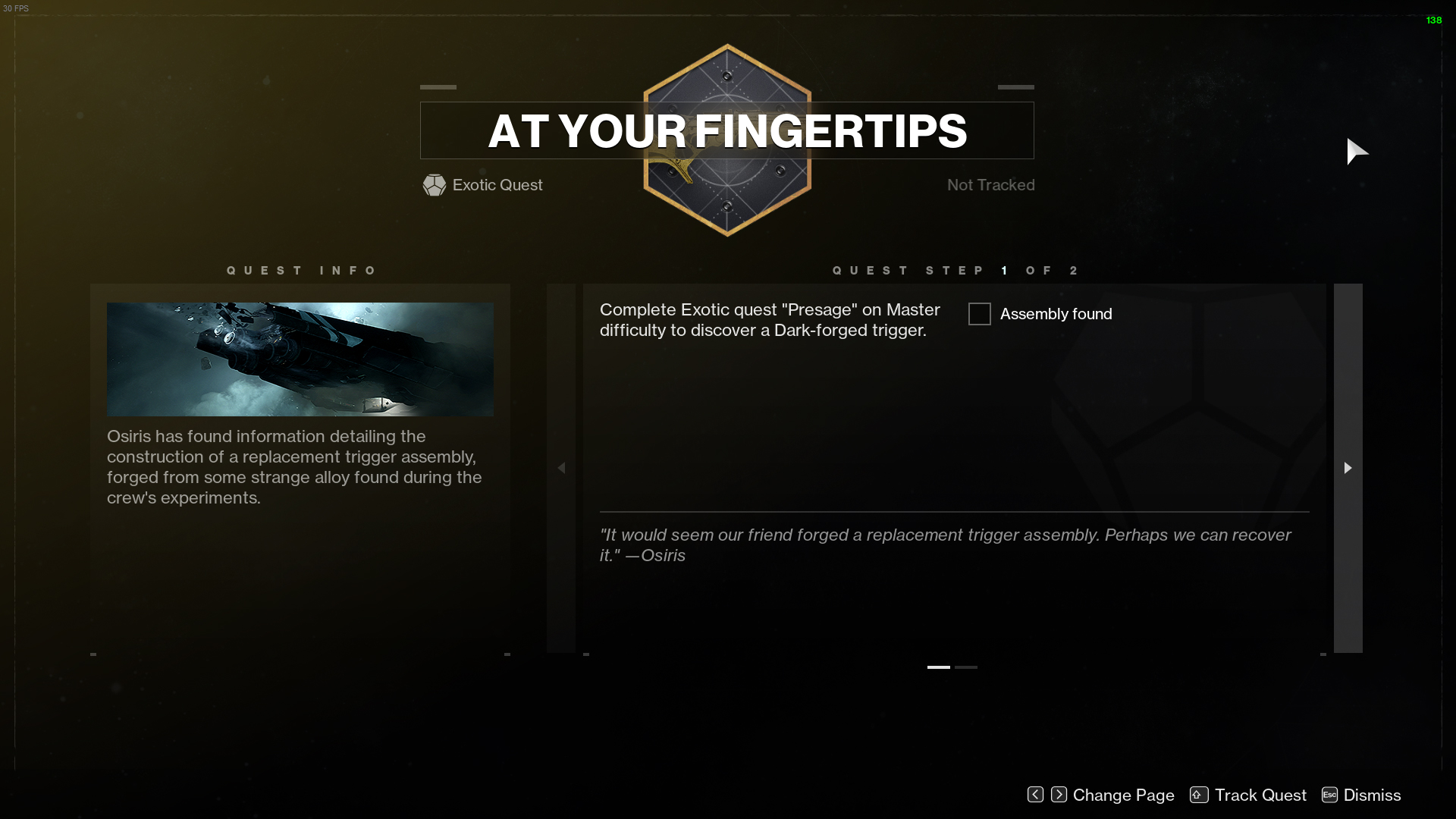Click the cursor arrow near the quest title

coord(1357,152)
